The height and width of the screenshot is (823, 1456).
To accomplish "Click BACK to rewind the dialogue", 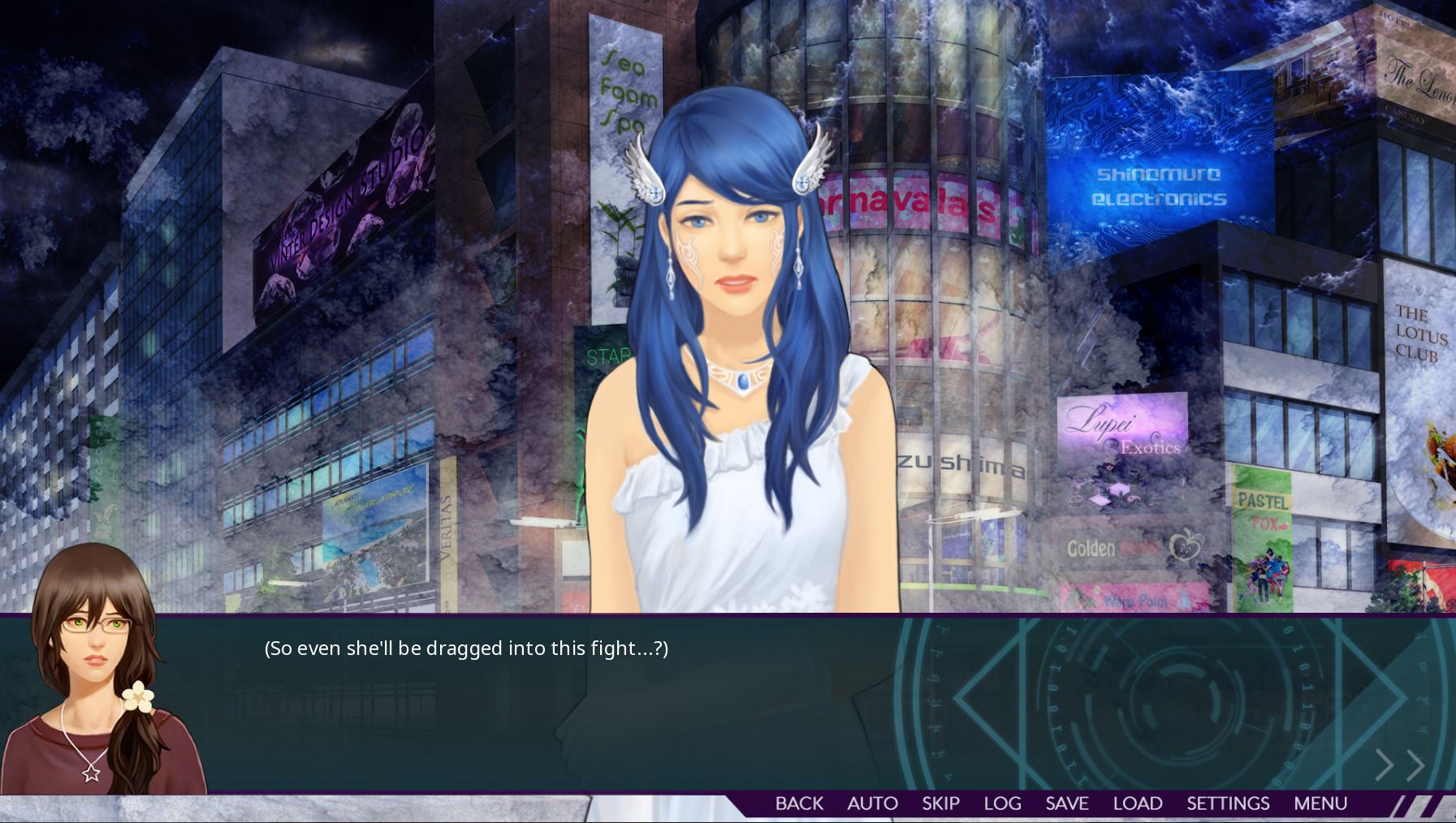I will click(798, 804).
